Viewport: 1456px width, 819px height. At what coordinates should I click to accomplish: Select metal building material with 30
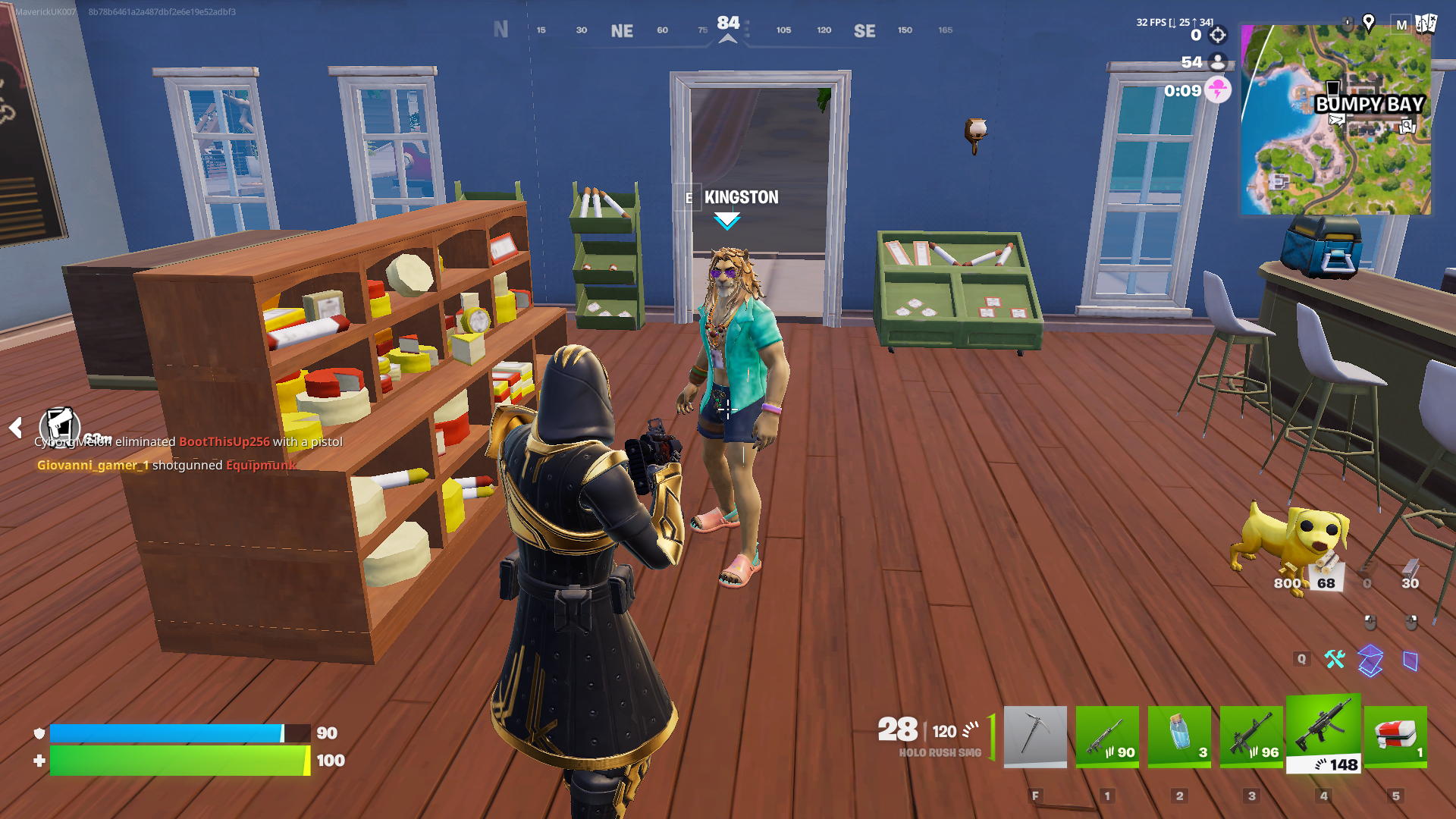(x=1410, y=573)
